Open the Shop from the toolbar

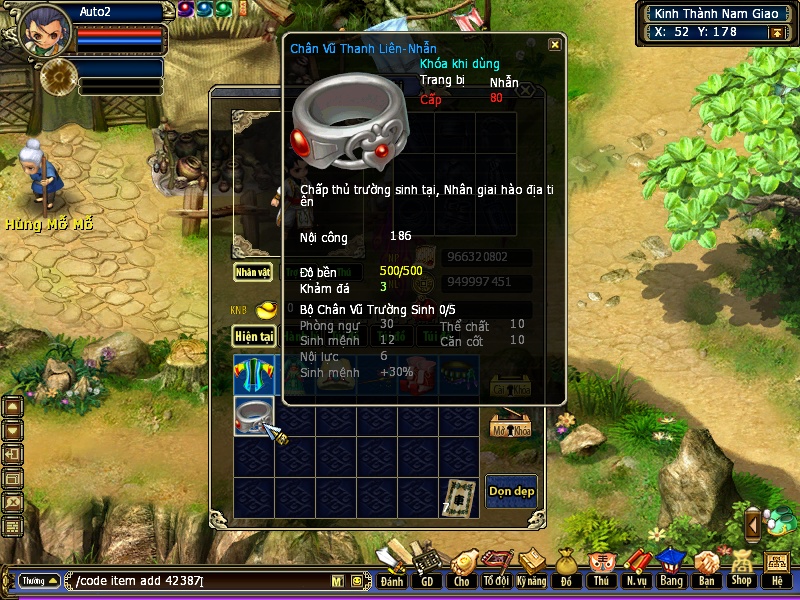(741, 567)
